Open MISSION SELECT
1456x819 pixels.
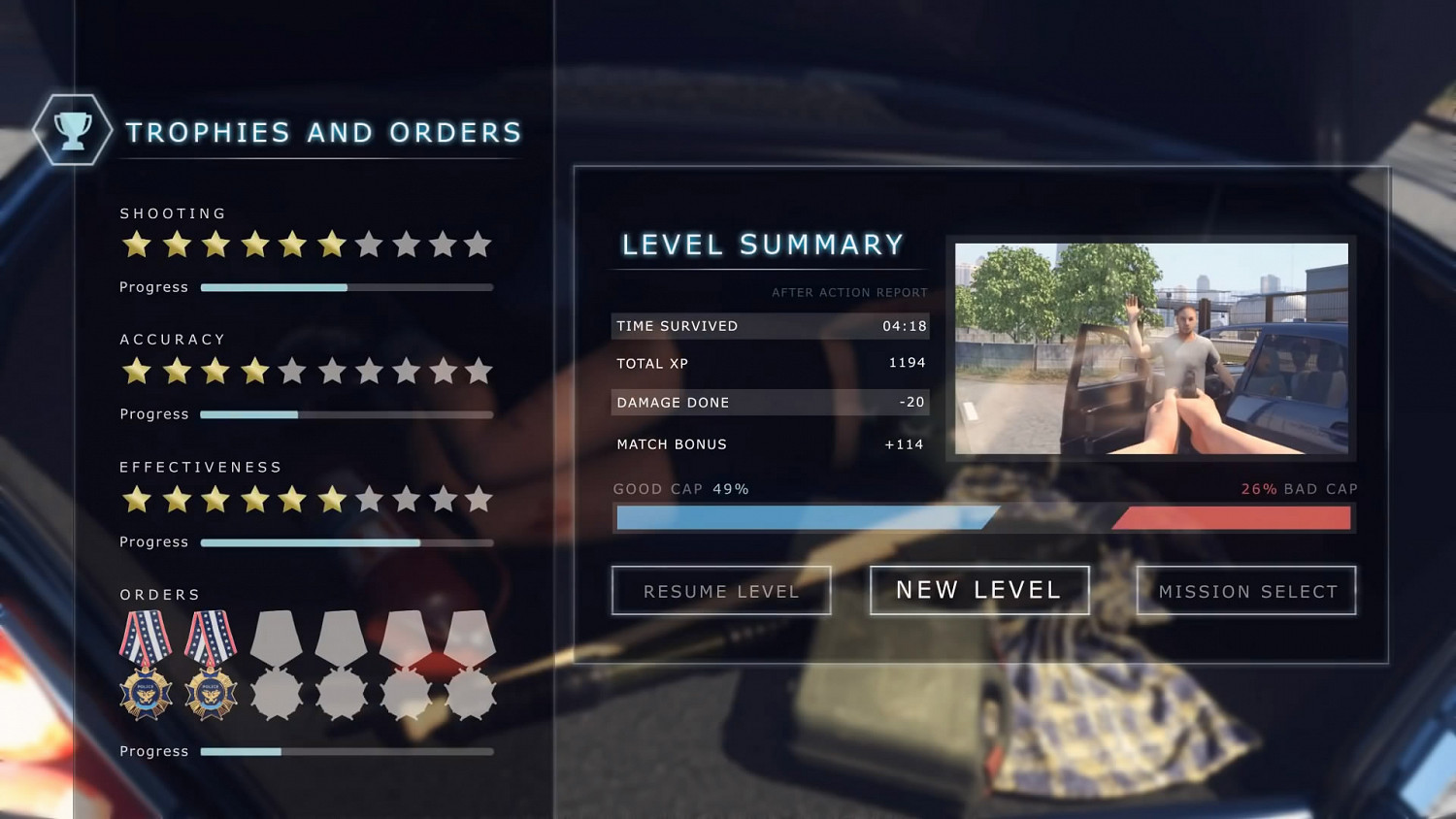pos(1245,590)
